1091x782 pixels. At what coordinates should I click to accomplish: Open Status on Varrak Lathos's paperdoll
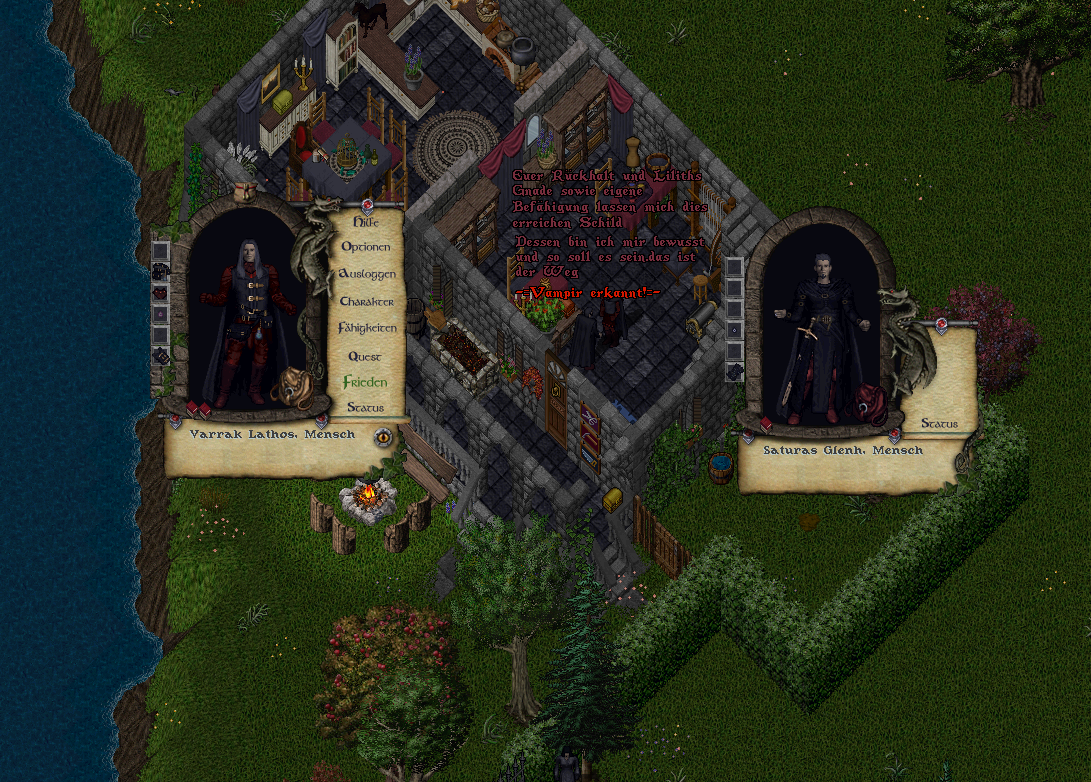pyautogui.click(x=365, y=408)
